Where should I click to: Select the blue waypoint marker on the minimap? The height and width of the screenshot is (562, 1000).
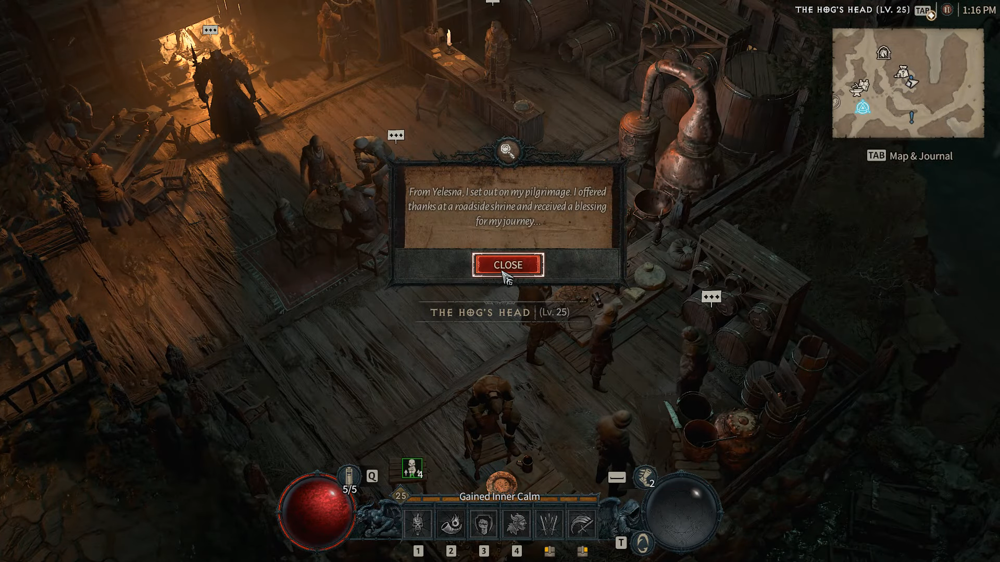(862, 107)
